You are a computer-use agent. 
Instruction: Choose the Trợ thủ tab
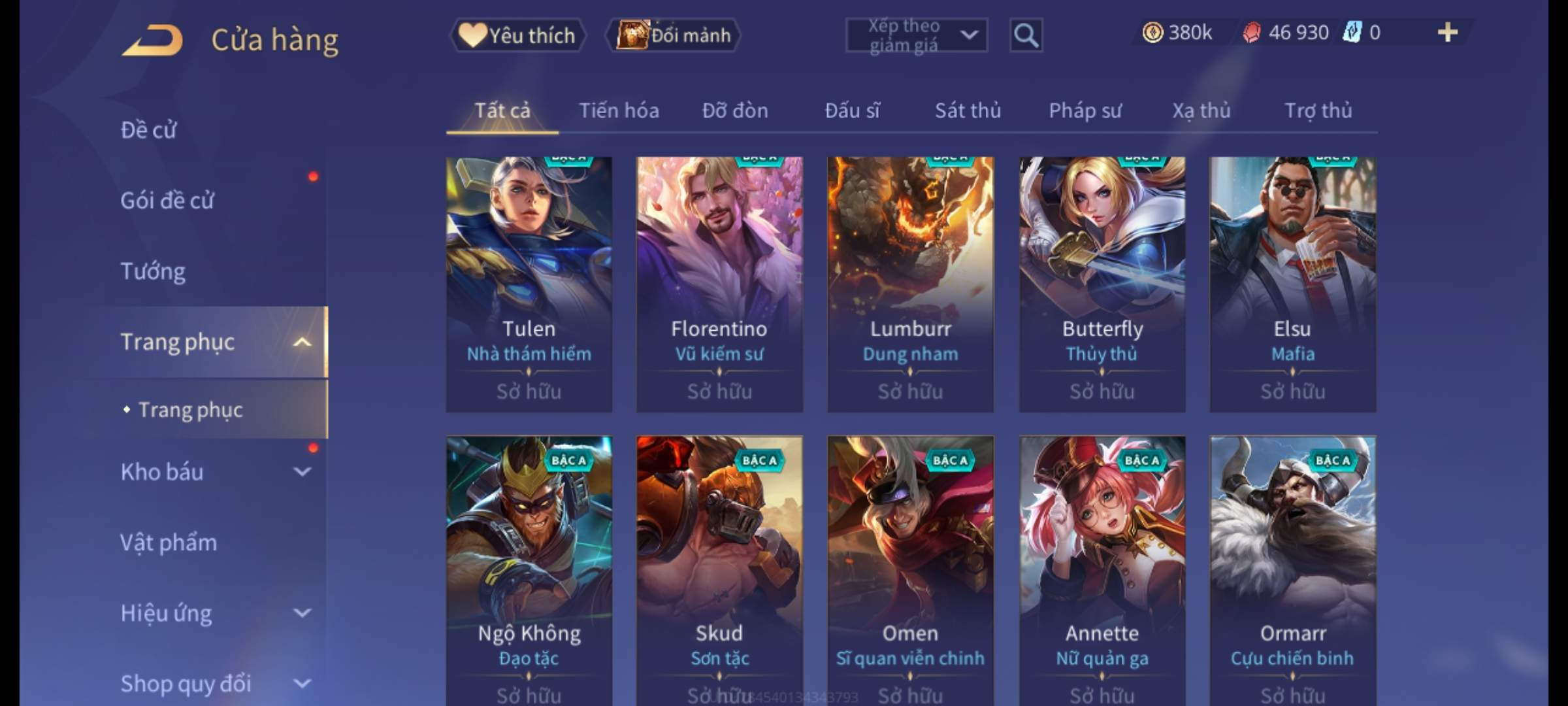[1318, 110]
